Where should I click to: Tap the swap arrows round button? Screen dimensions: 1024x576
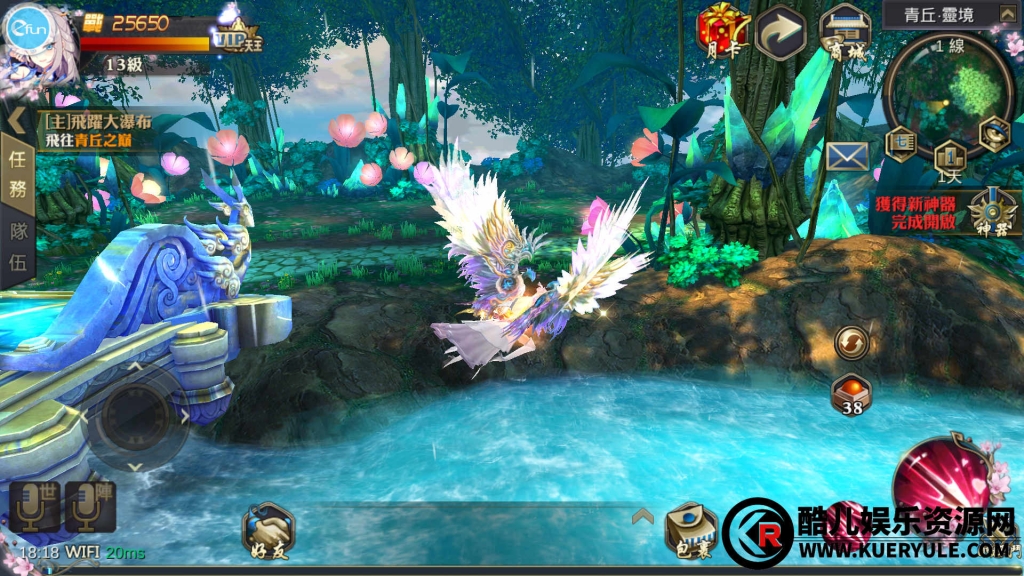coord(852,342)
